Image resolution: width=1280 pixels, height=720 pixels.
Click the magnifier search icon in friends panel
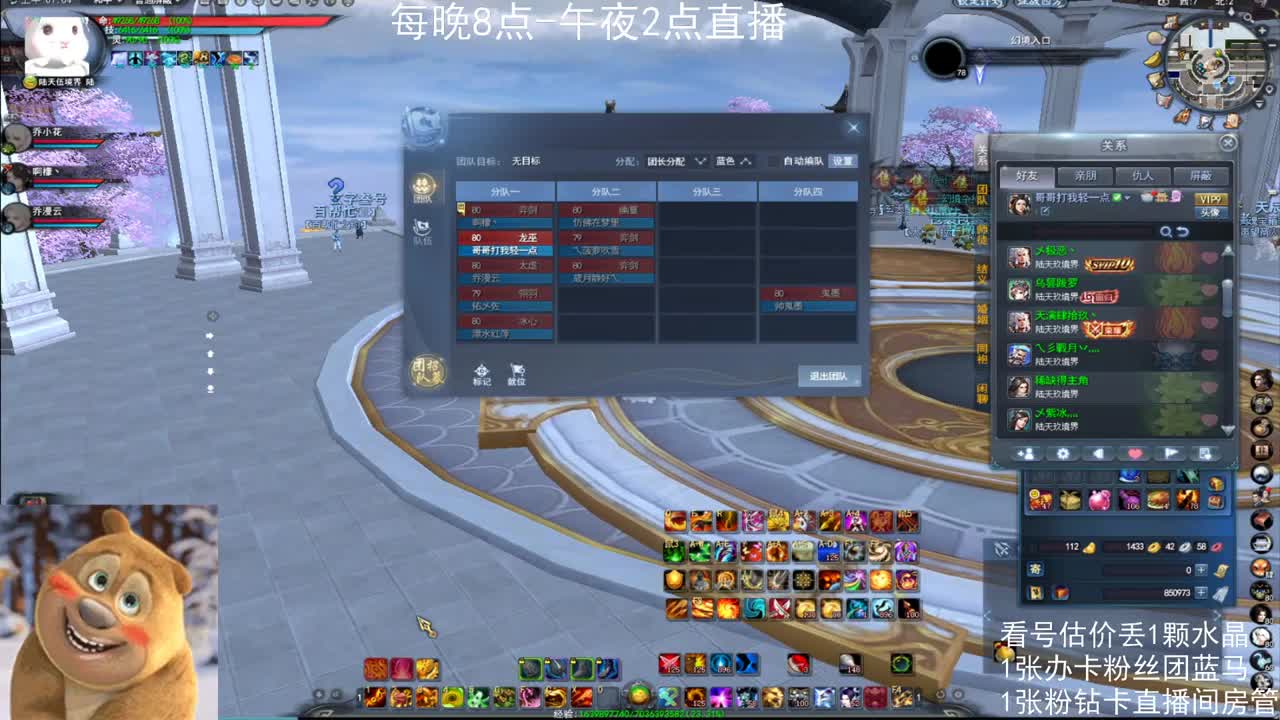pos(1166,231)
